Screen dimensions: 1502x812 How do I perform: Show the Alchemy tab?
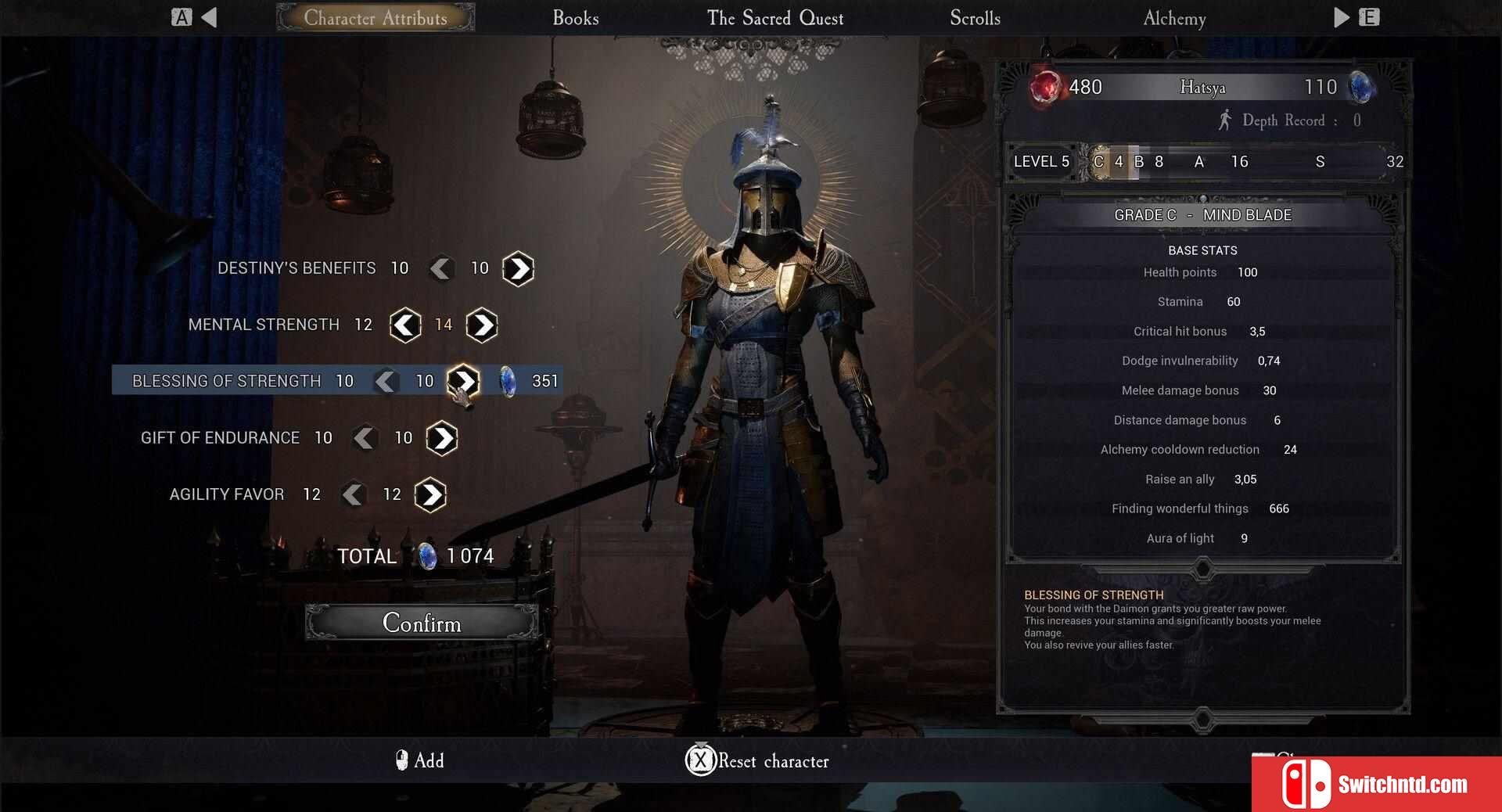point(1173,18)
